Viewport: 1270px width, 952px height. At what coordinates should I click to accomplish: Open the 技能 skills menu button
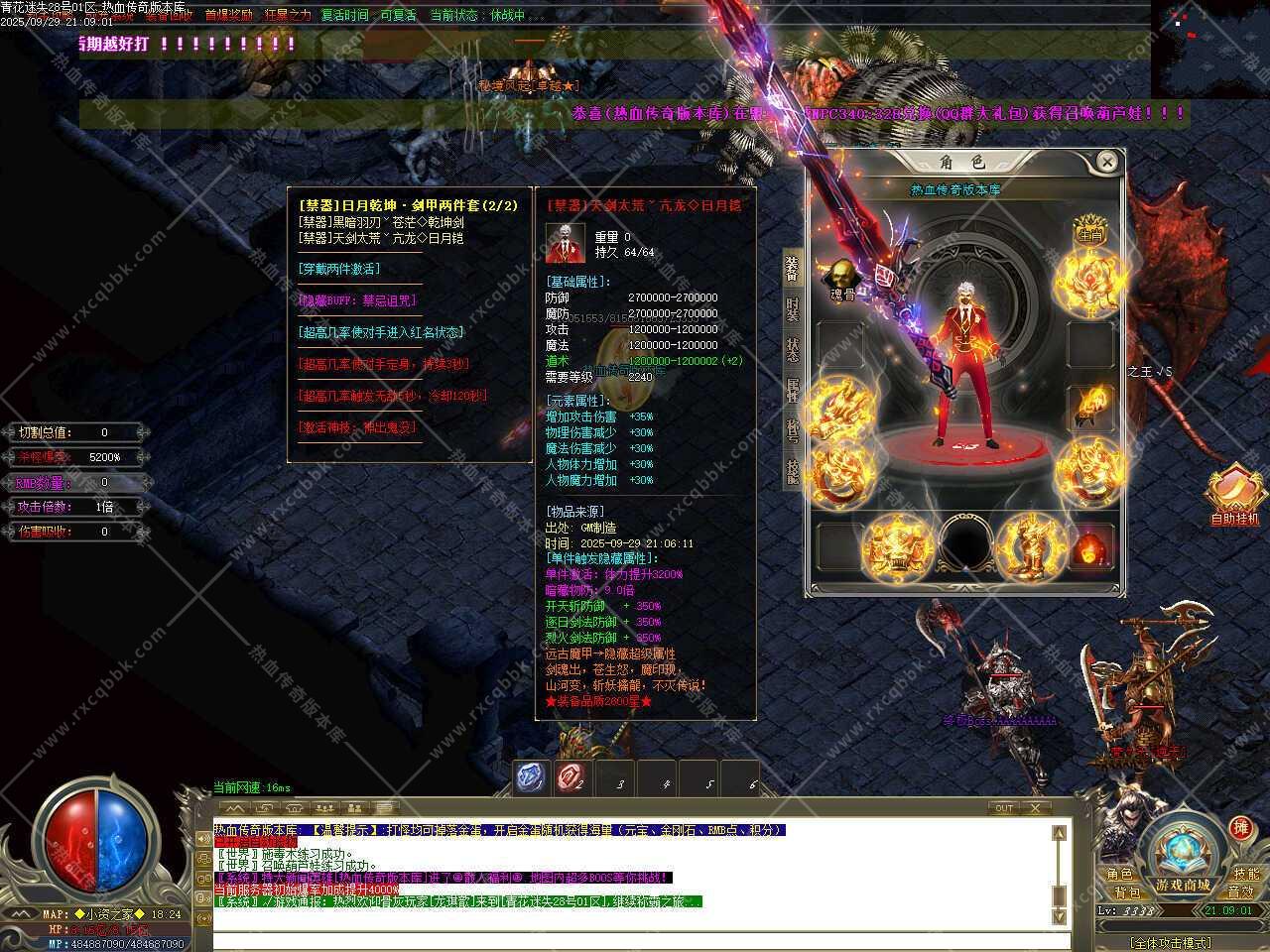click(1246, 874)
